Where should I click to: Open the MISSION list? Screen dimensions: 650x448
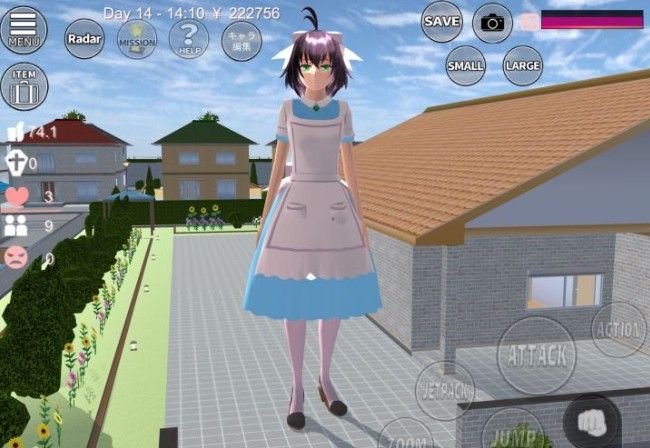(x=136, y=40)
